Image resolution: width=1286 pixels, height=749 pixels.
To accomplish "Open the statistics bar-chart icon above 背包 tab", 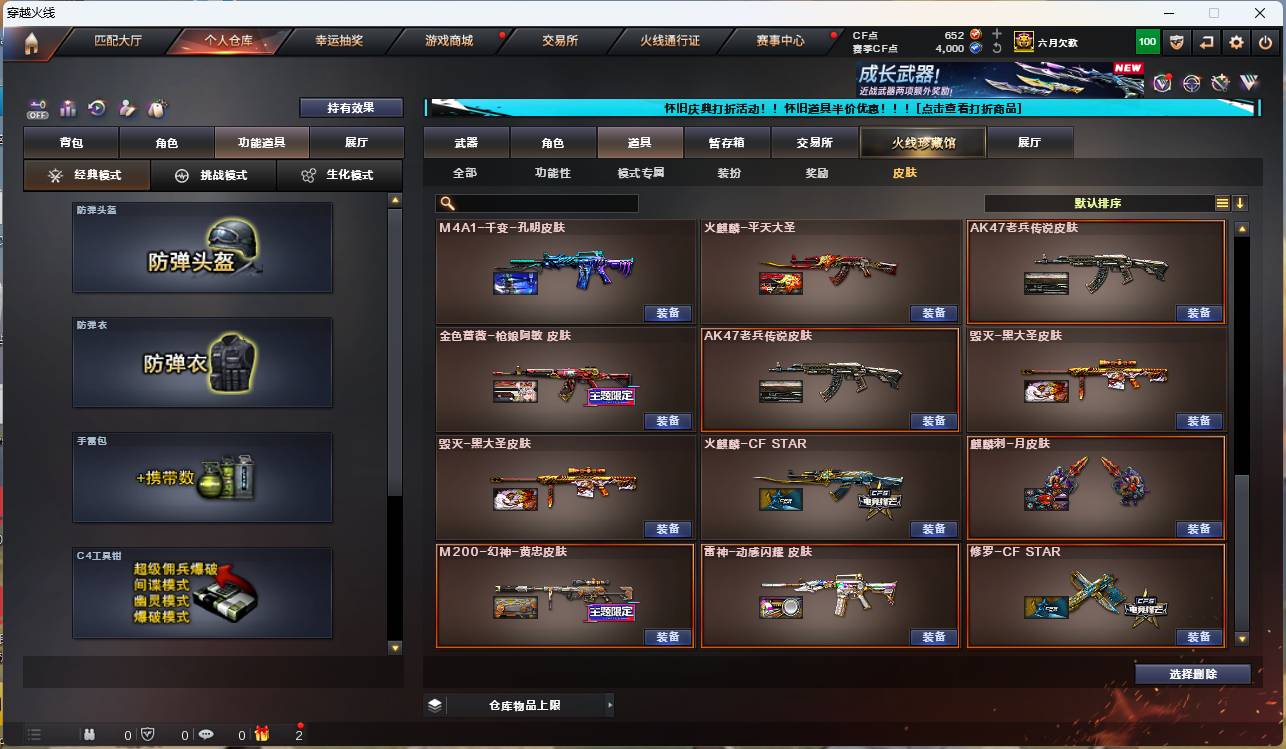I will coord(68,107).
